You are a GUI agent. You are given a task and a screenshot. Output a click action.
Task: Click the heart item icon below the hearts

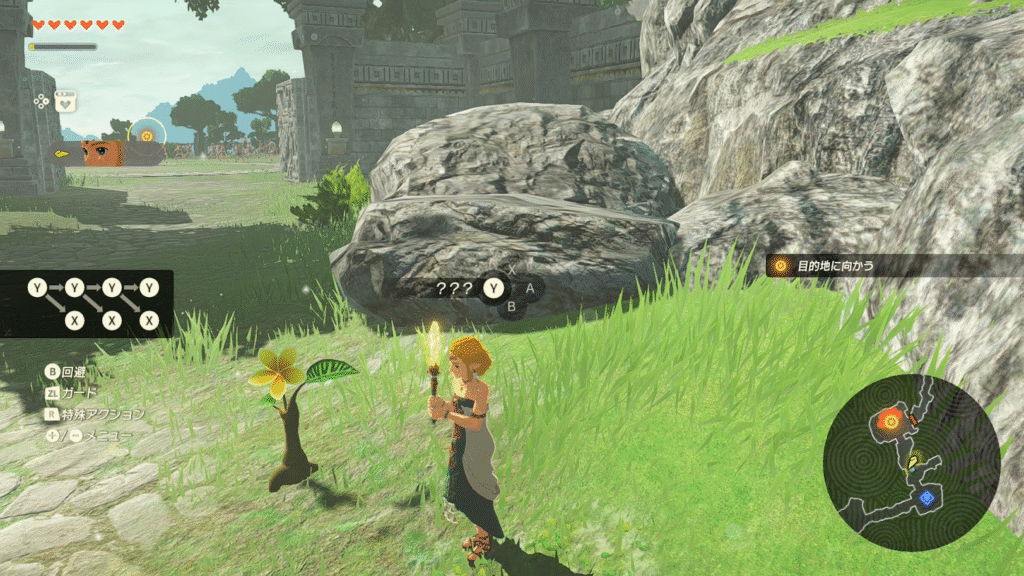point(65,101)
